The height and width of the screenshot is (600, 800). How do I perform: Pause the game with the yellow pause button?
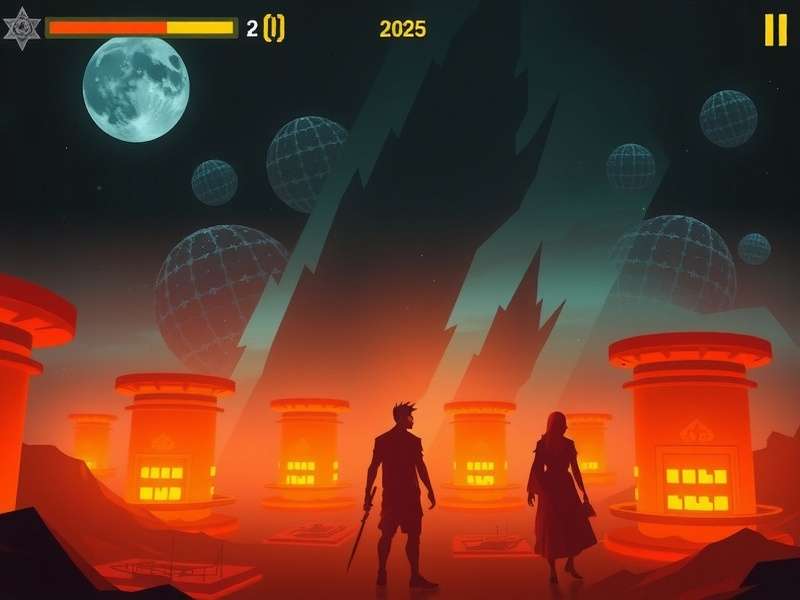pyautogui.click(x=775, y=30)
